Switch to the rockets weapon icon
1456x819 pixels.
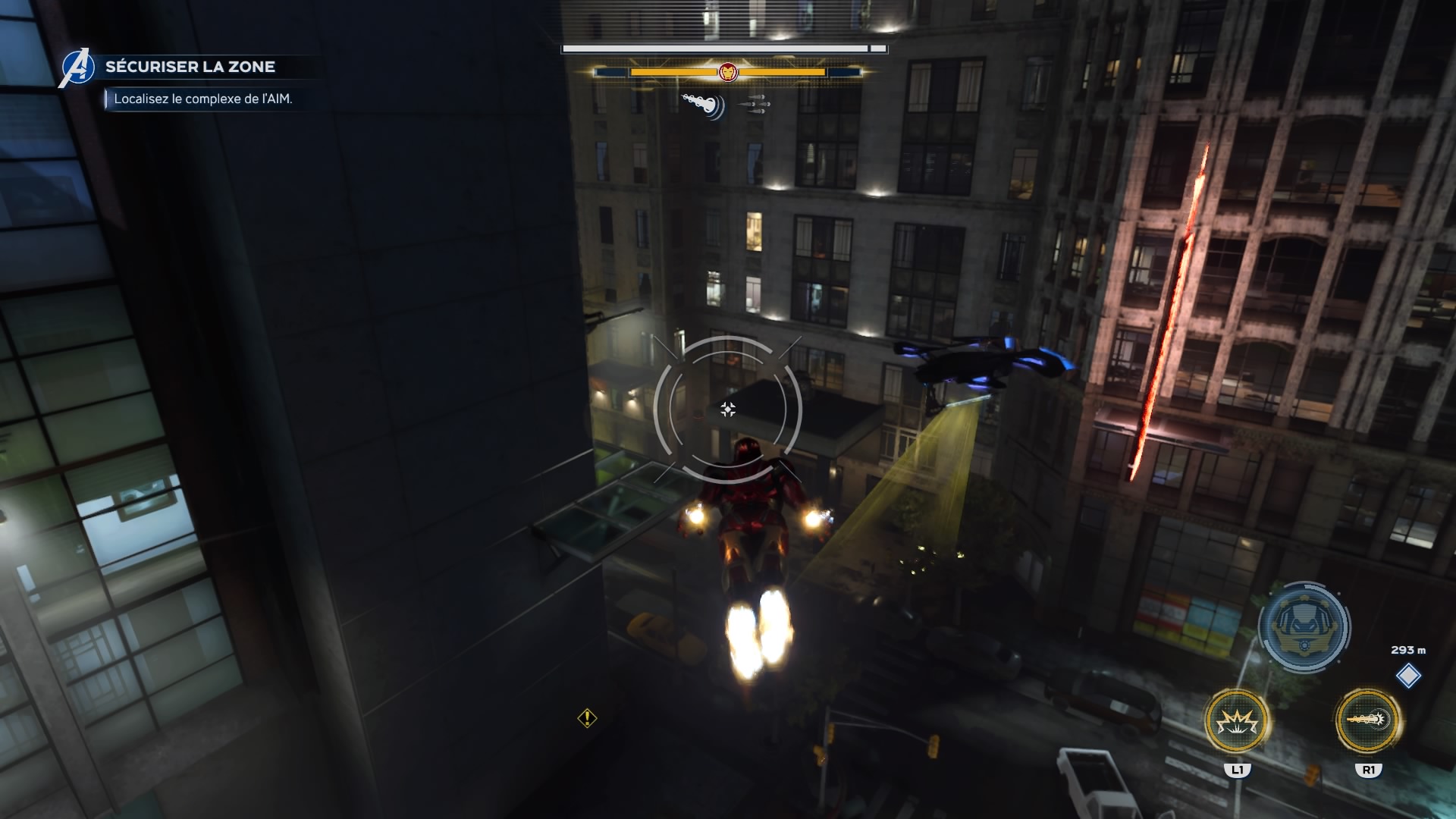(x=755, y=105)
